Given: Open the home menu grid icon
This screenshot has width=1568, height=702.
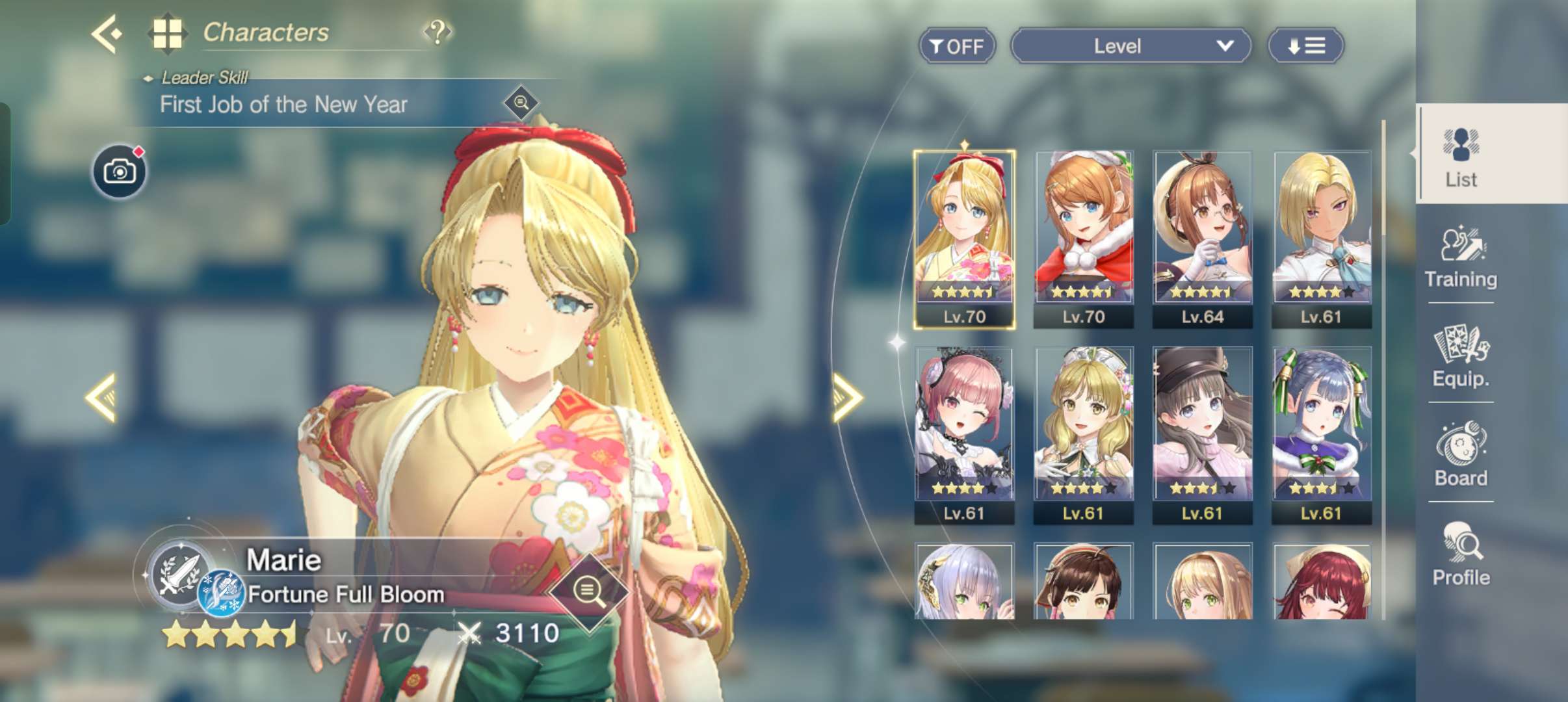Looking at the screenshot, I should pos(167,33).
